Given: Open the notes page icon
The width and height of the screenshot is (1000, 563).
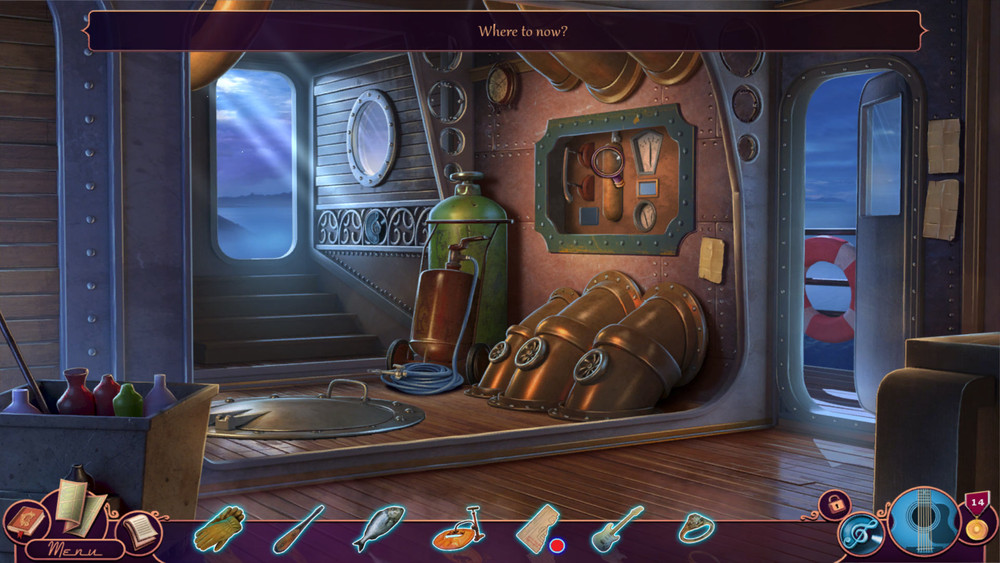Looking at the screenshot, I should pyautogui.click(x=141, y=531).
